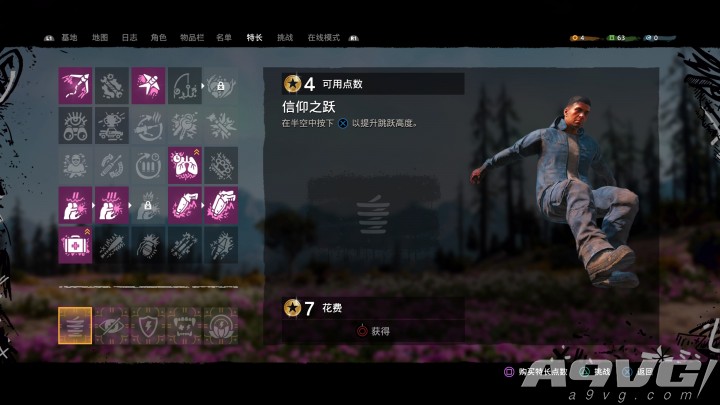Select the fishing rod perk
The width and height of the screenshot is (720, 405).
coord(185,86)
